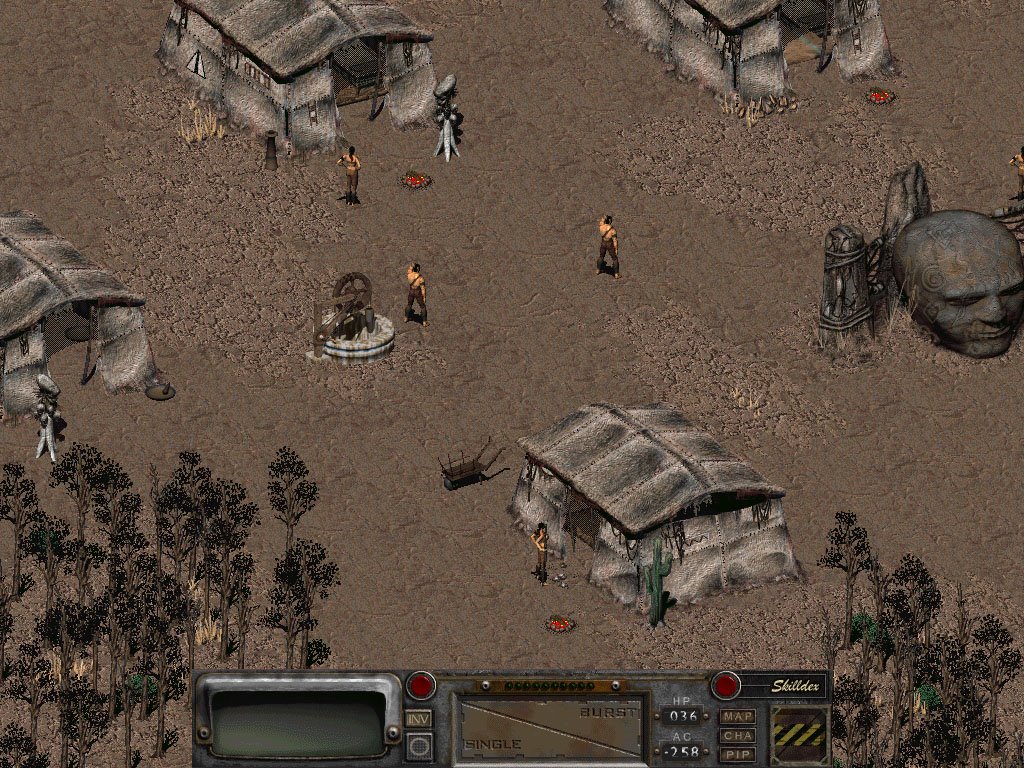
Task: Open the character sheet via CHA
Action: pos(738,735)
